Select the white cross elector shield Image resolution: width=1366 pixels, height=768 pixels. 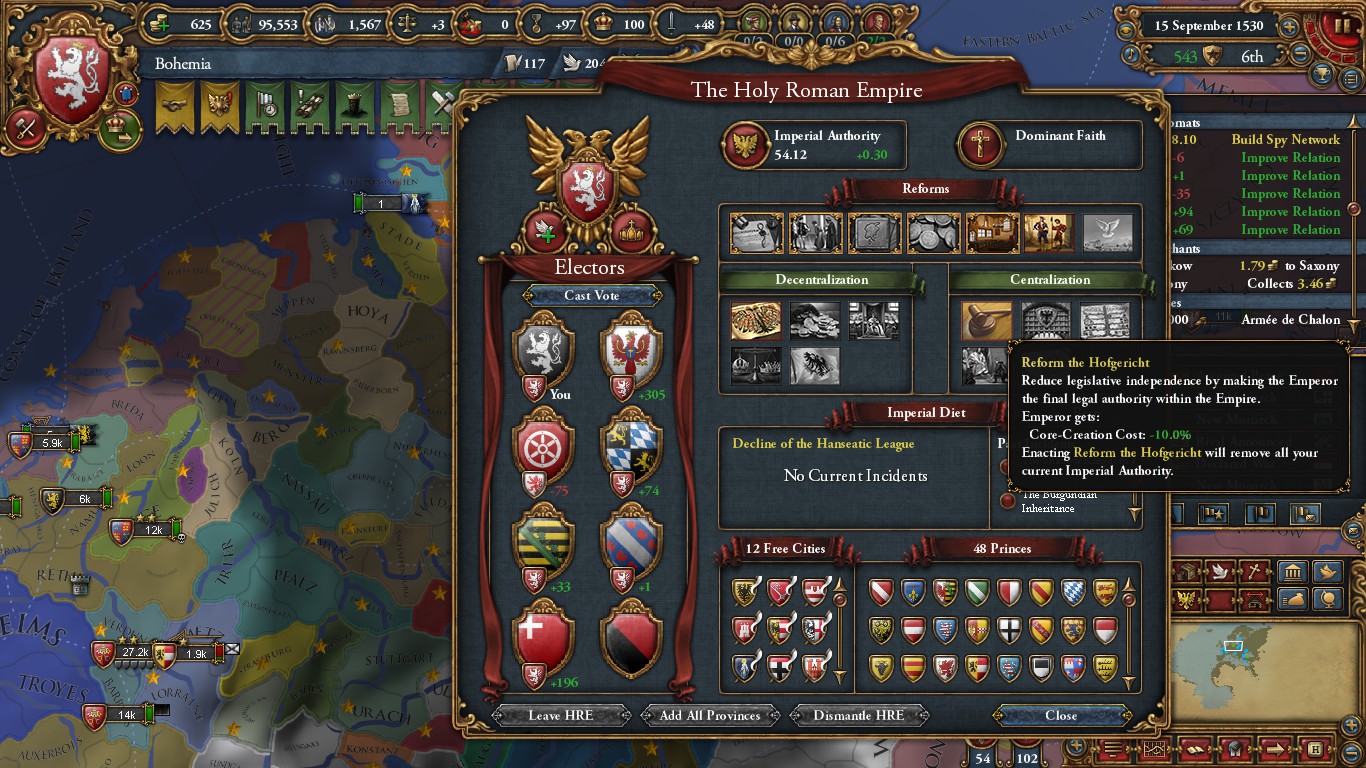[542, 640]
